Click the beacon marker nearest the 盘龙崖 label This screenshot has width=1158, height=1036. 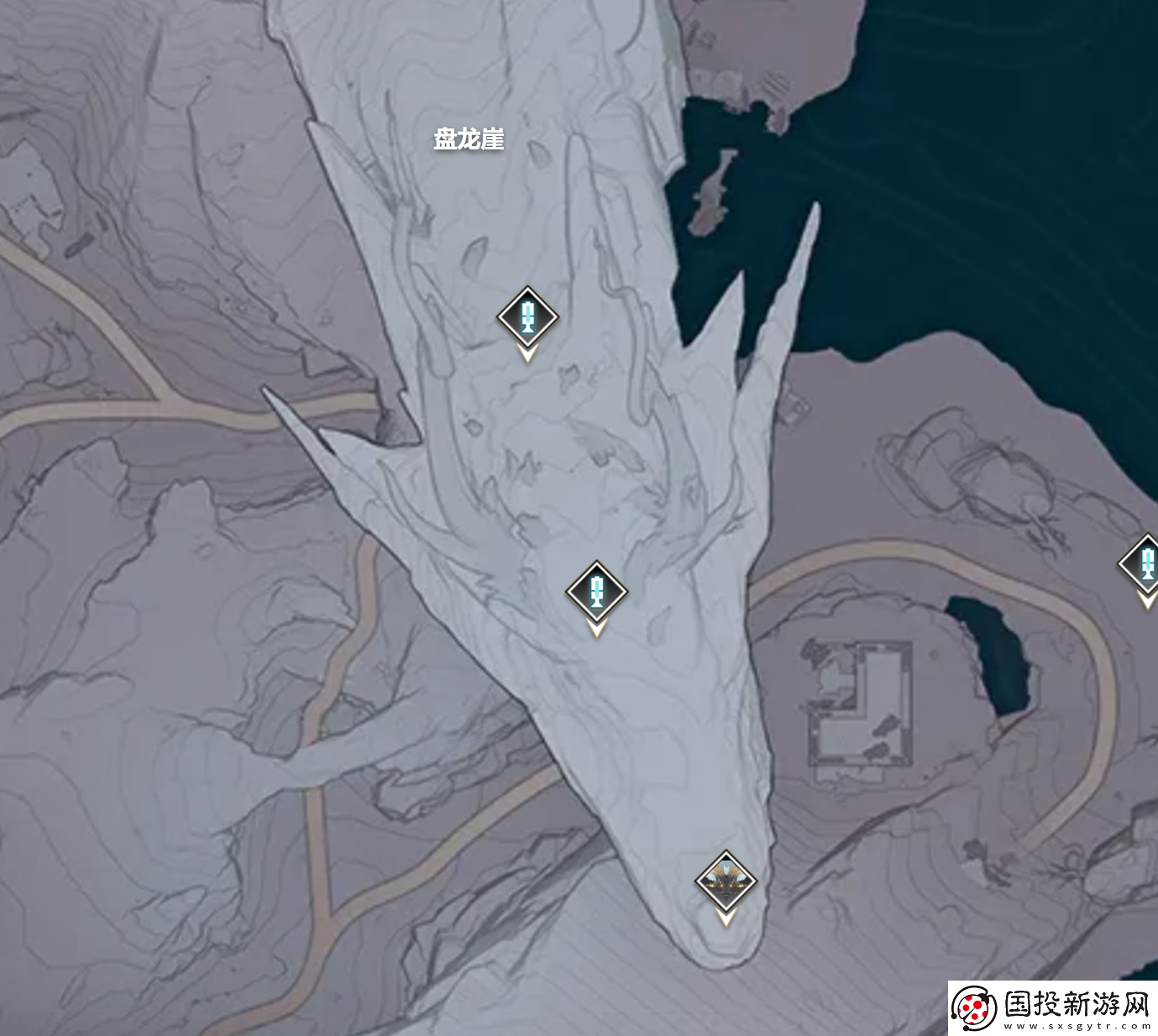[x=527, y=317]
